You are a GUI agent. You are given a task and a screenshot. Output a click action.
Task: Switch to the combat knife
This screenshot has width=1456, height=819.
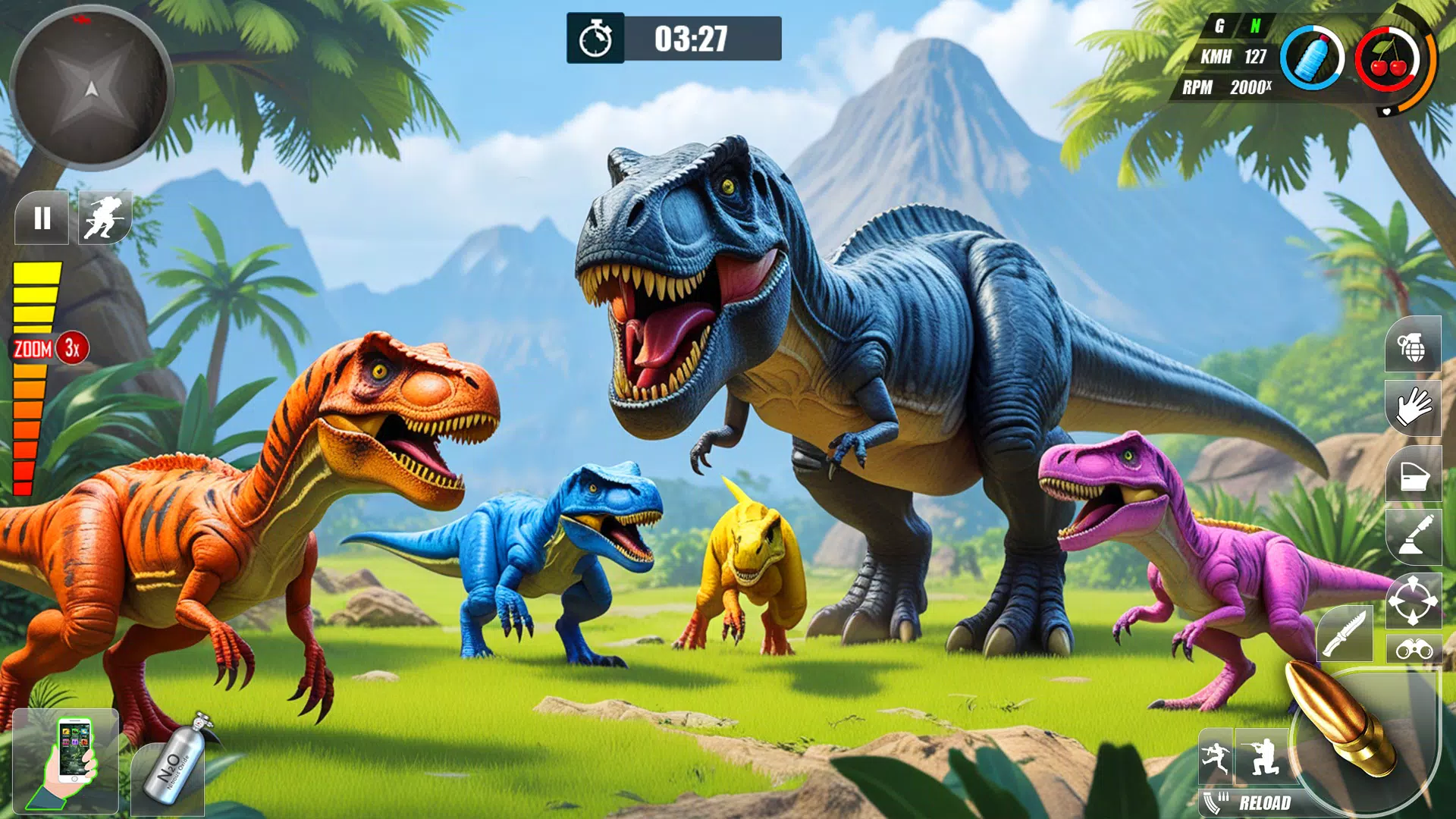(x=1345, y=634)
